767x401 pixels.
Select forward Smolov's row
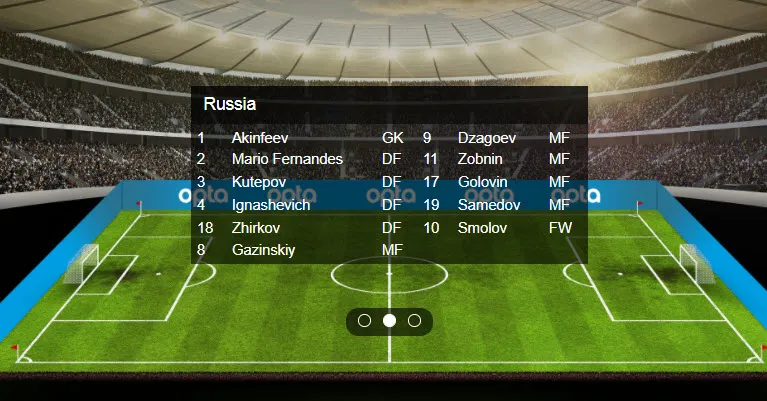point(482,228)
